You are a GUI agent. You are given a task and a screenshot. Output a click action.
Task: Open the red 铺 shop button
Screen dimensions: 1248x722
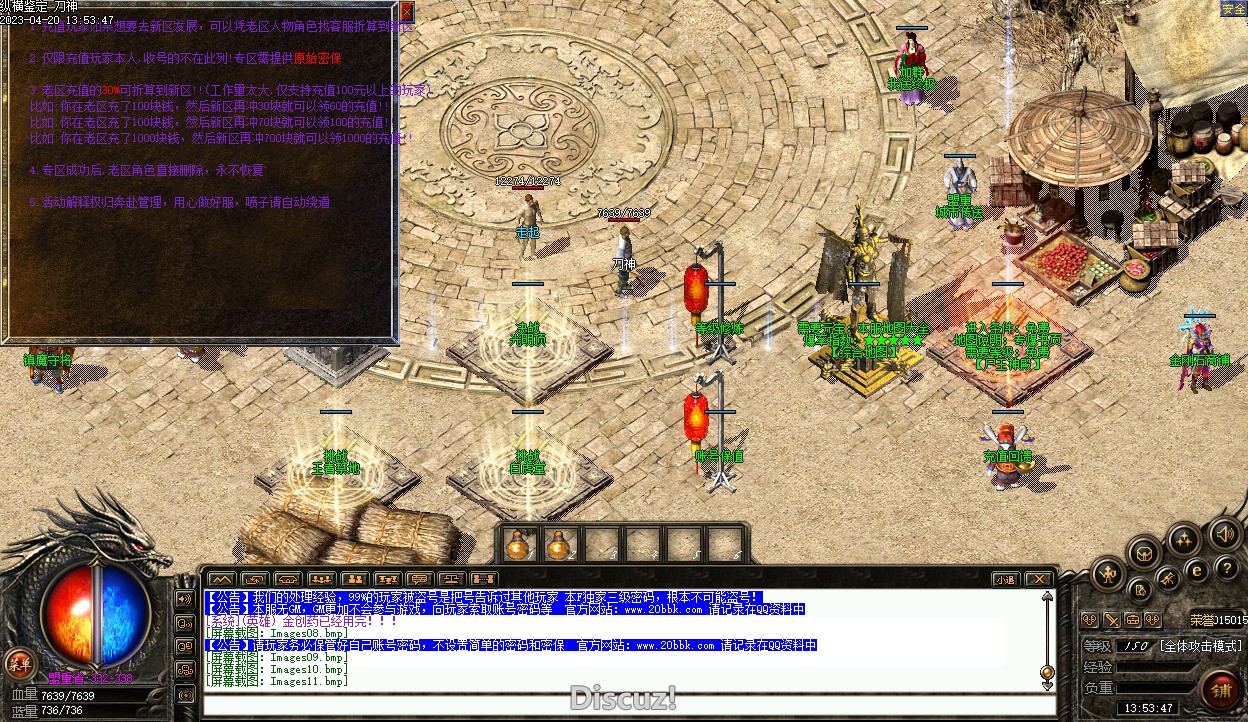(1221, 690)
